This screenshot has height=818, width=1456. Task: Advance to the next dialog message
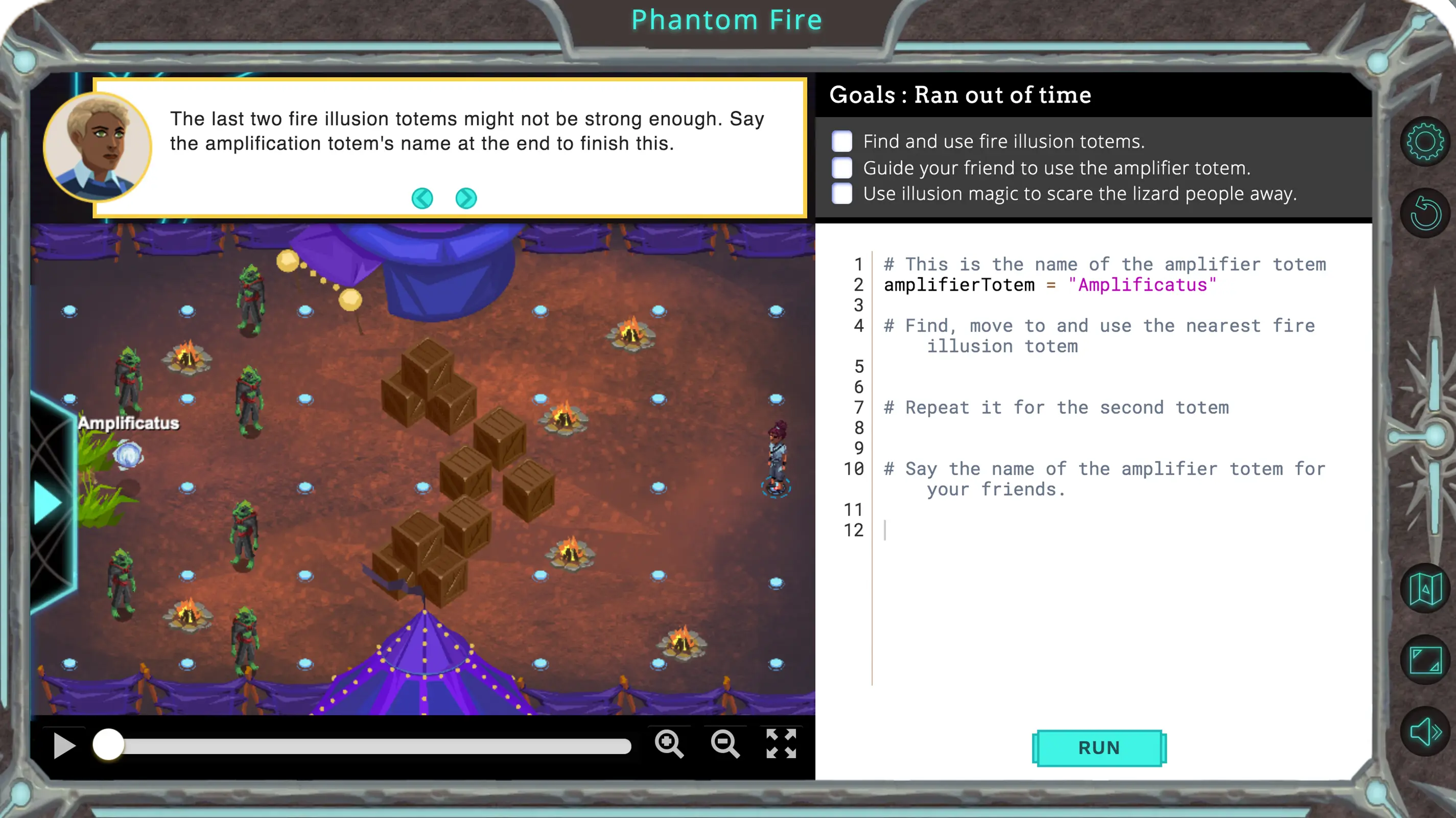pyautogui.click(x=465, y=198)
